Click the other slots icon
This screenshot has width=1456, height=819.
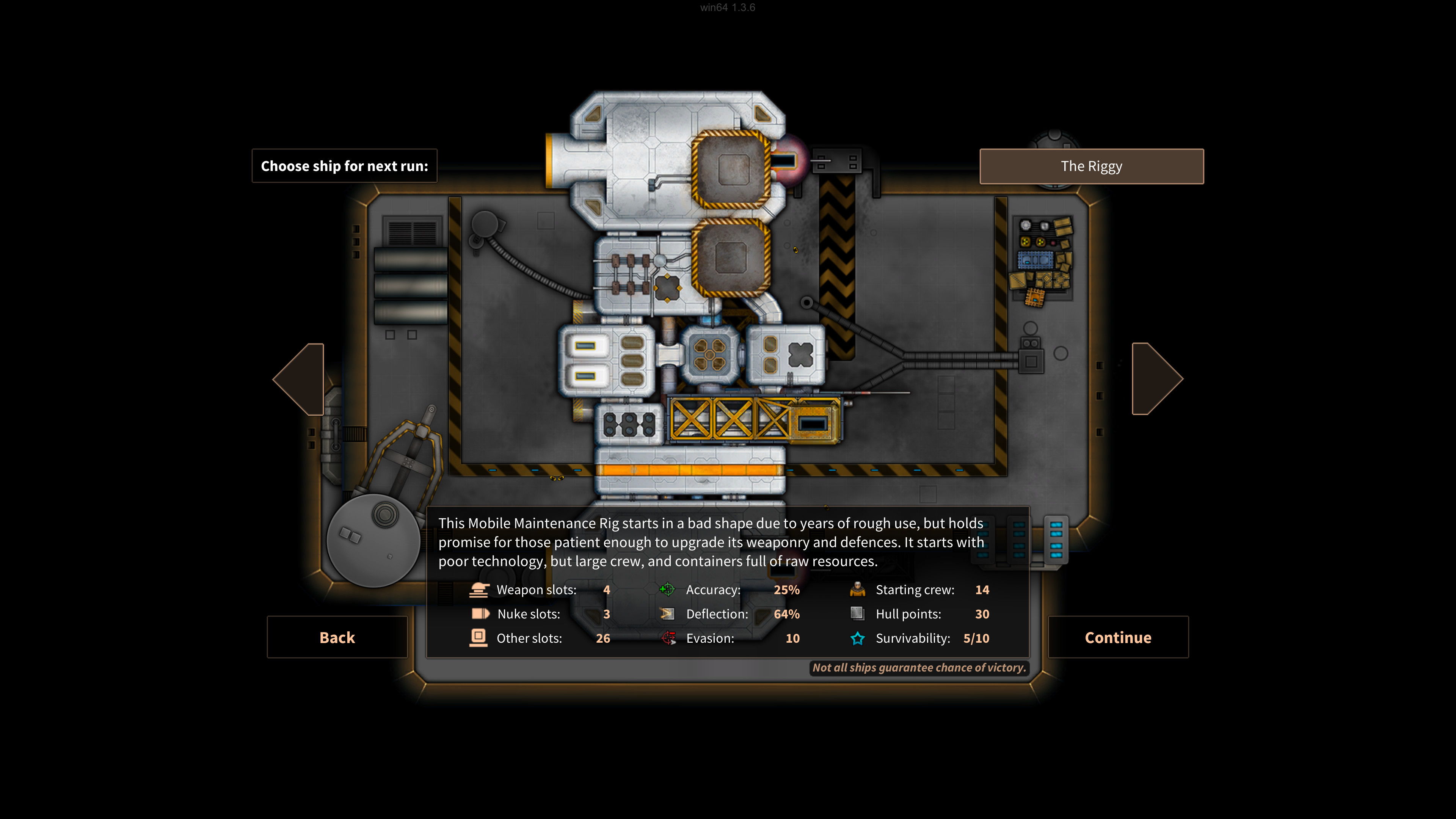(479, 638)
